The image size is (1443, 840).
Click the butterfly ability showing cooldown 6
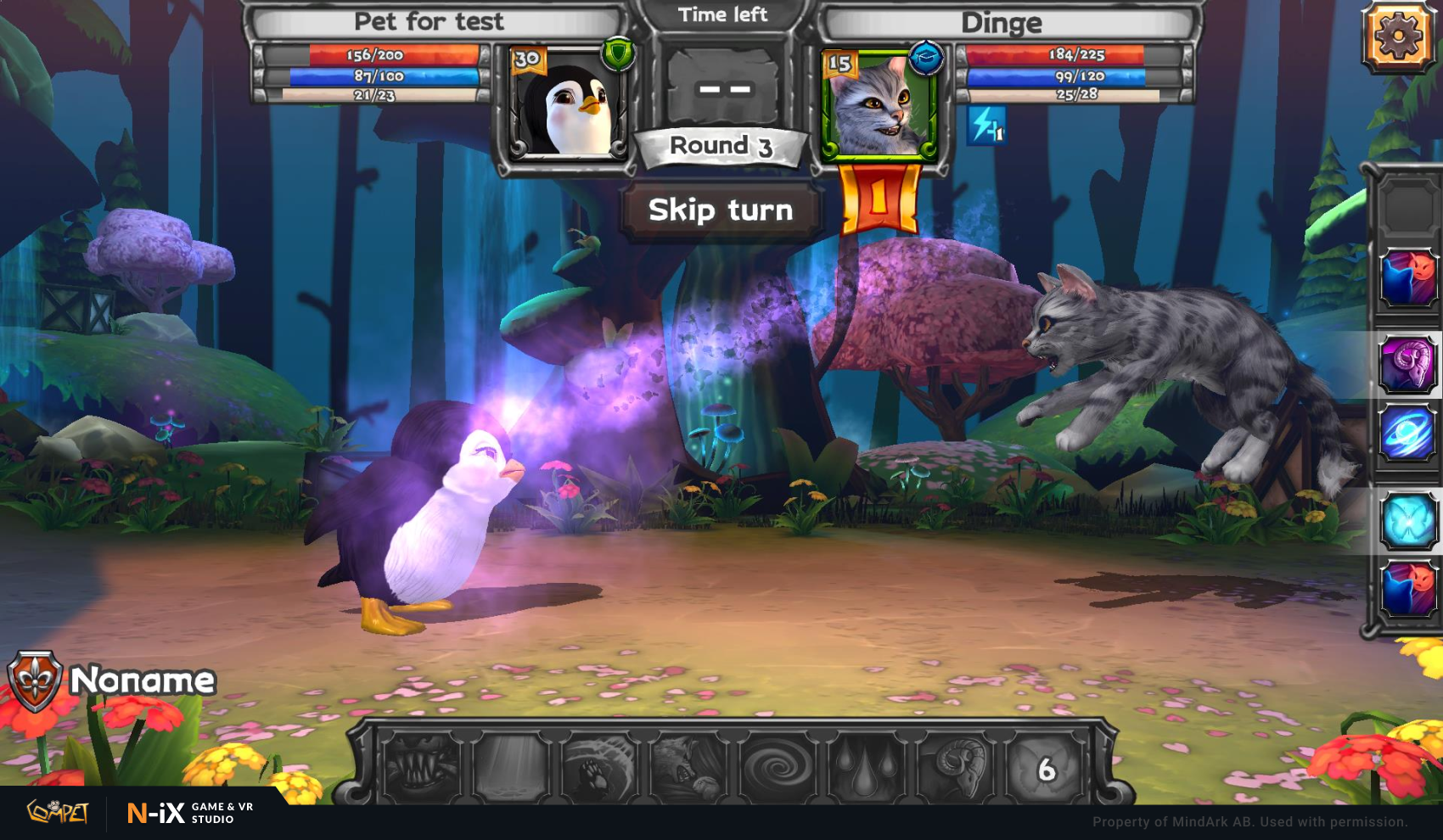(1046, 767)
